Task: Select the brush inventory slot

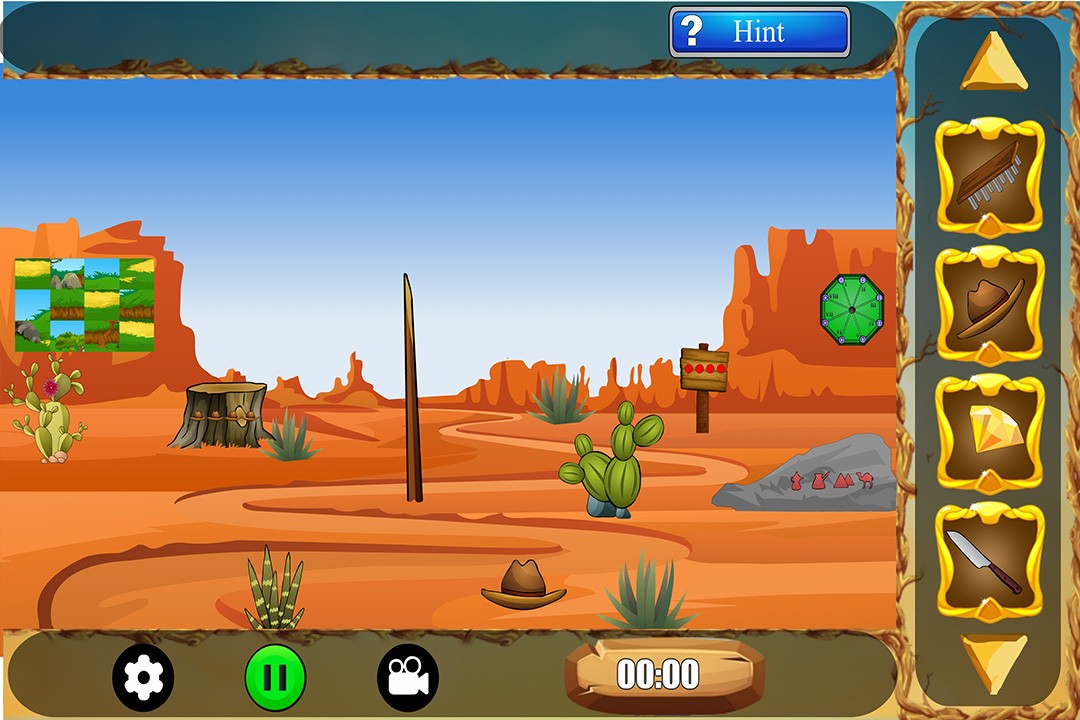Action: pyautogui.click(x=989, y=177)
